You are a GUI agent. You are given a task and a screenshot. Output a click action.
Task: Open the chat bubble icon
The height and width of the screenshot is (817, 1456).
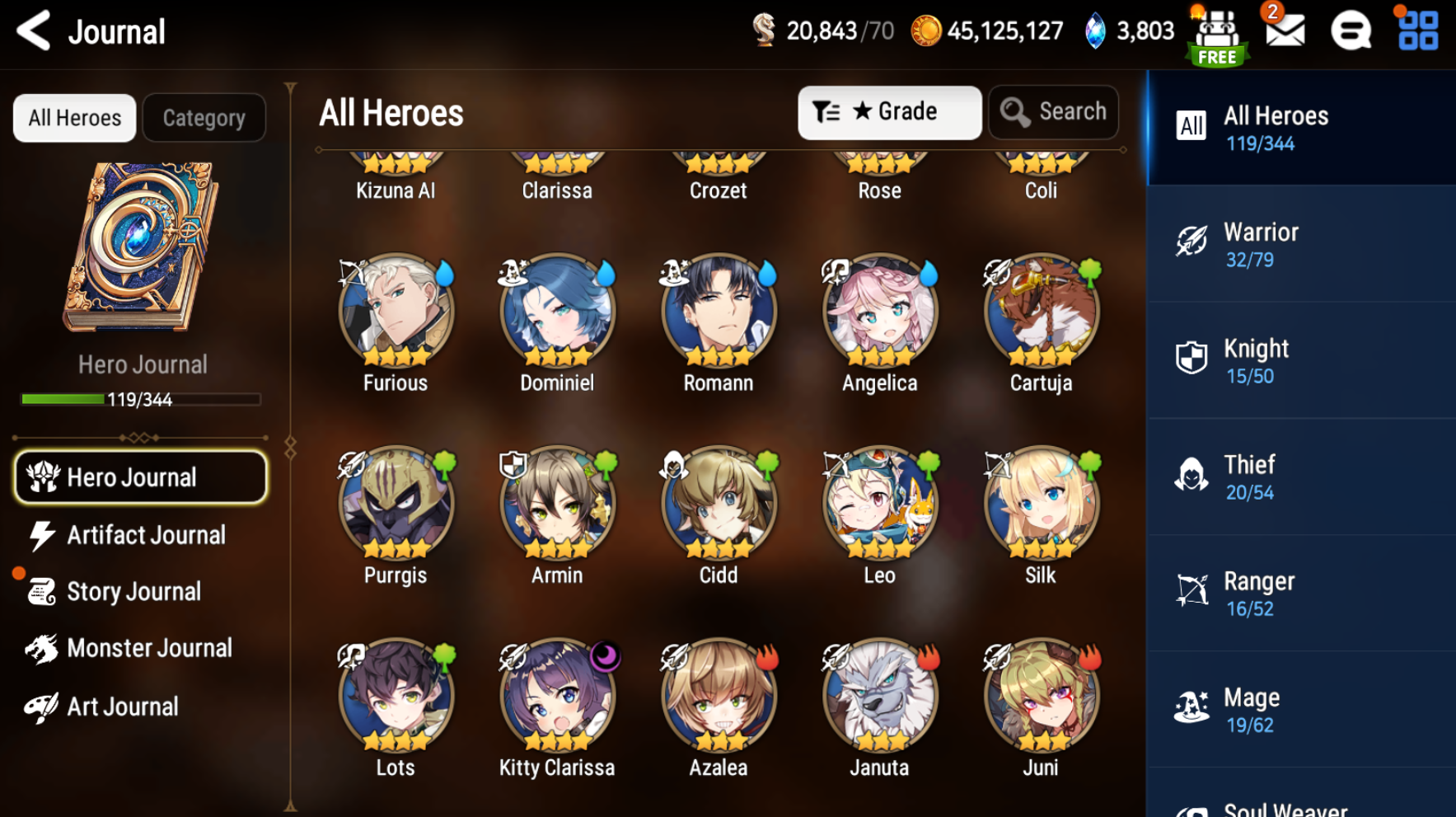click(x=1351, y=31)
